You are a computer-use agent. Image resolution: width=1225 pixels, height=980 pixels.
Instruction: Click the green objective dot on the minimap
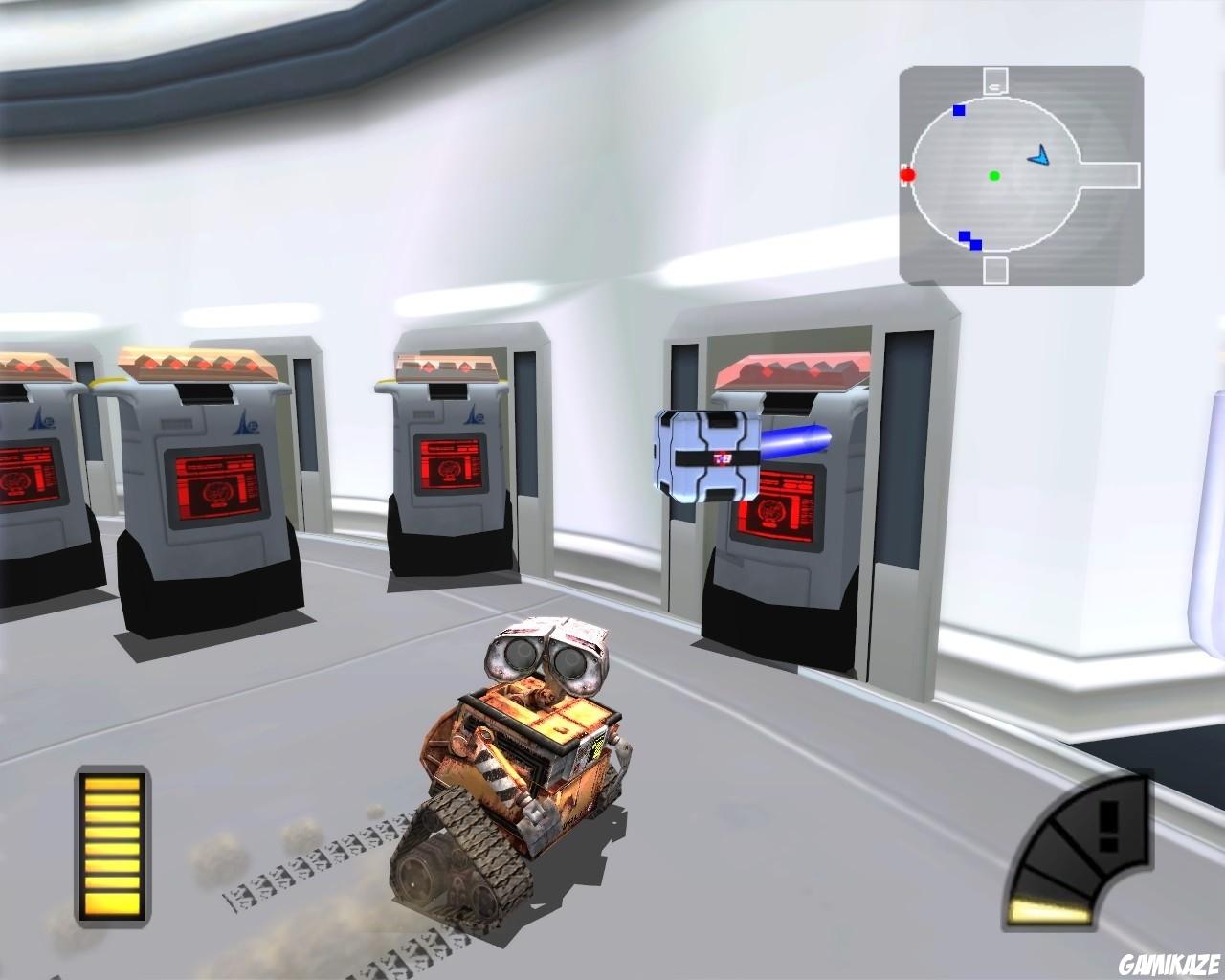994,176
